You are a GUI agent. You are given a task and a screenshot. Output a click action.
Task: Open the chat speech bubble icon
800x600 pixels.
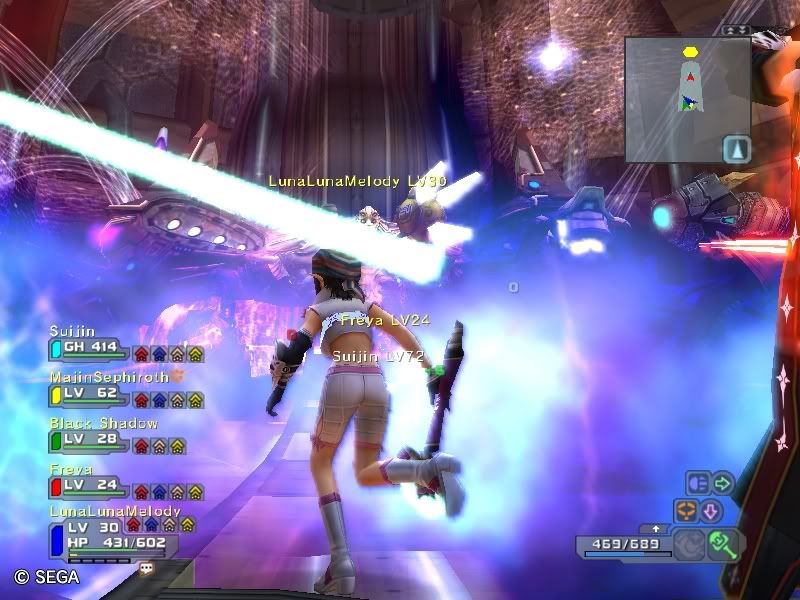(147, 567)
